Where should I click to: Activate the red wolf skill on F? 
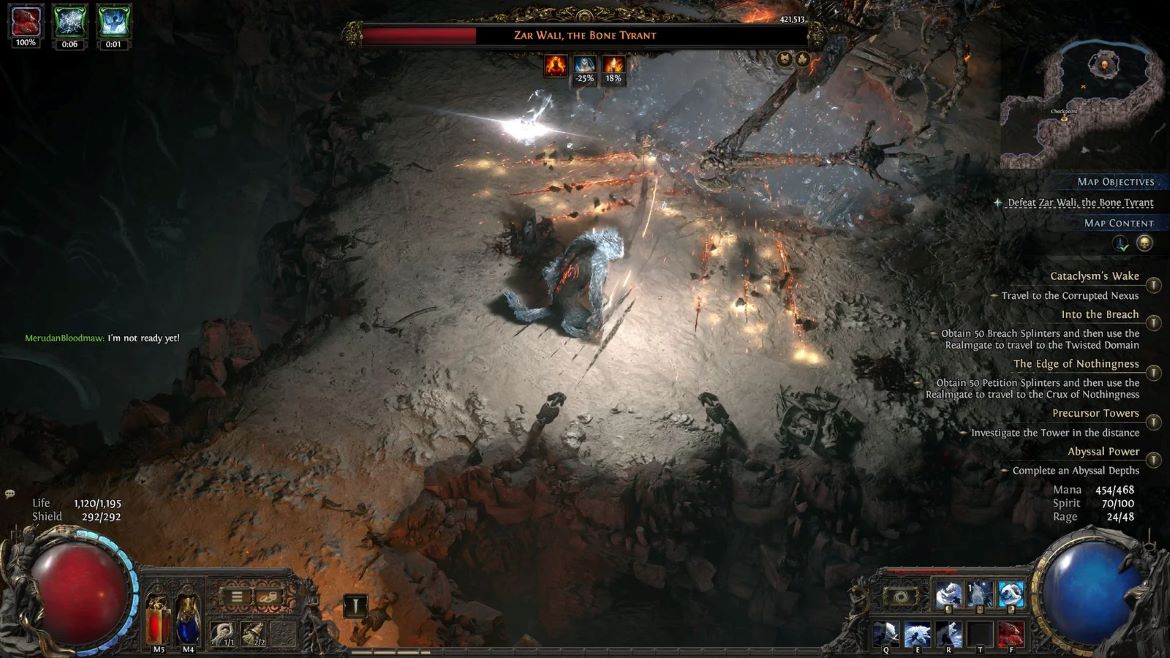click(x=1010, y=634)
